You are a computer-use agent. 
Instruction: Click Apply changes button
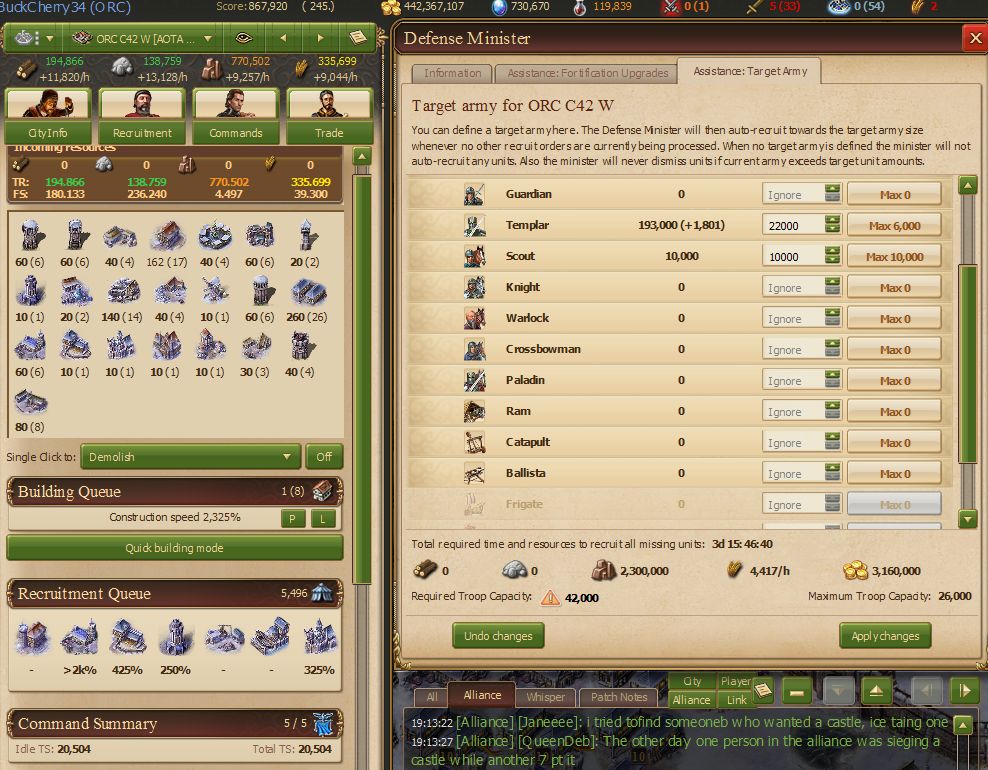pos(885,636)
